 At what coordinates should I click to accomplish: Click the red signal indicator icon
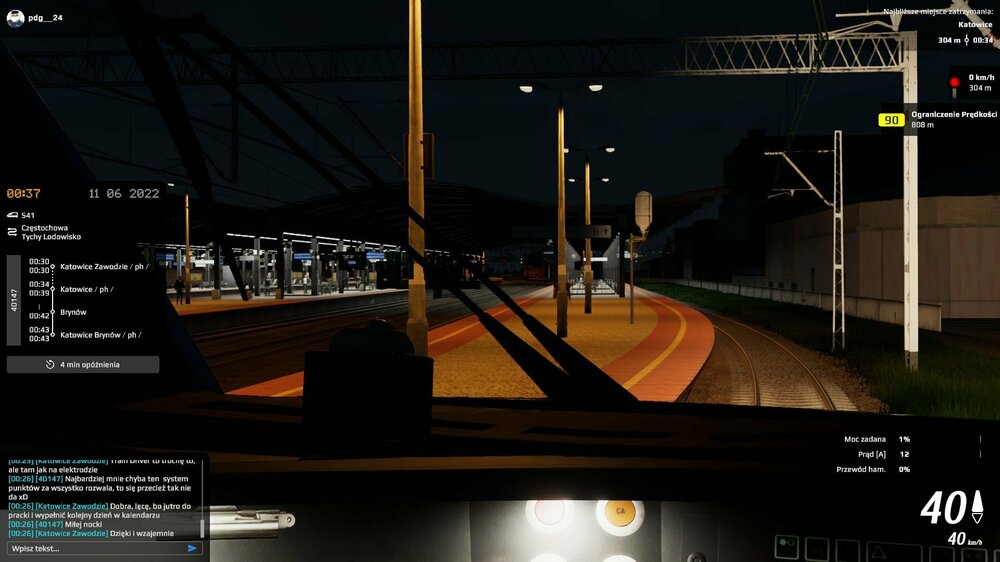pos(954,82)
